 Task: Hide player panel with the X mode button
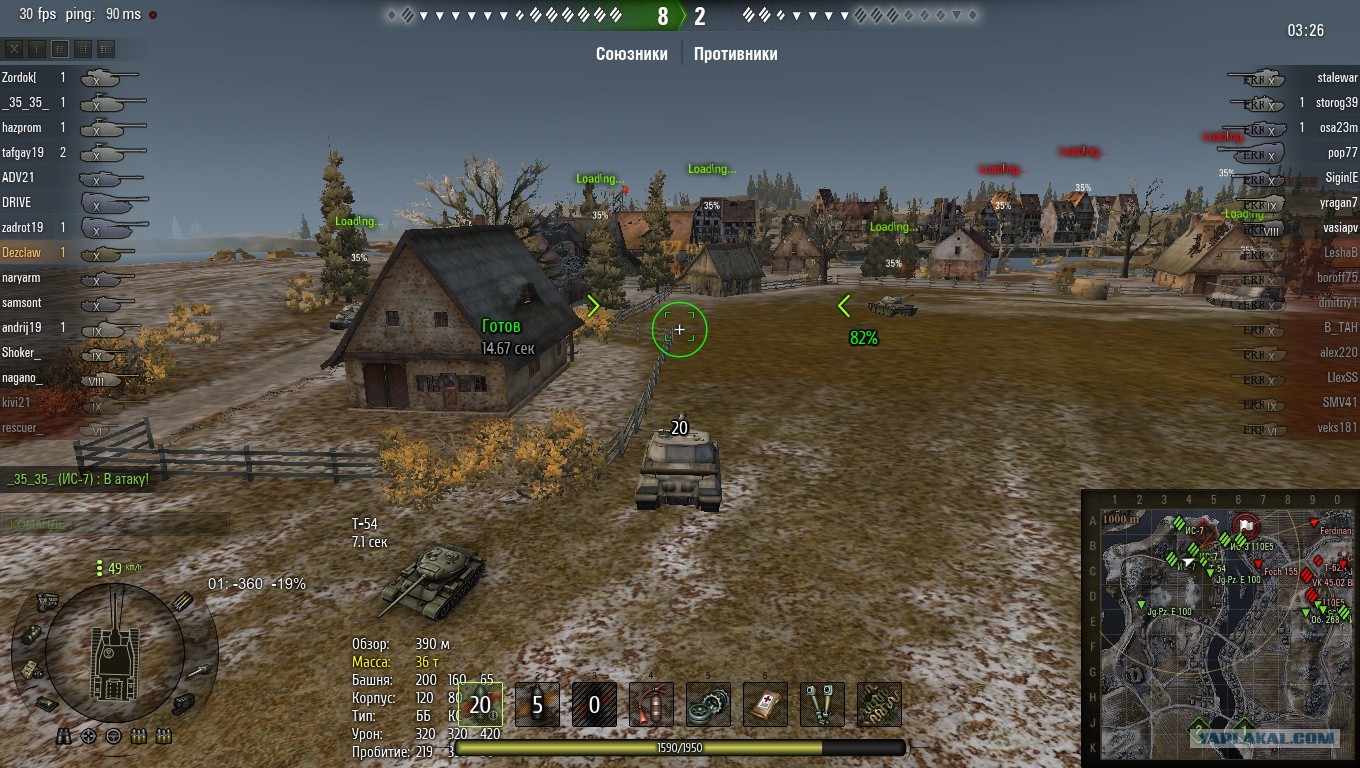(14, 48)
